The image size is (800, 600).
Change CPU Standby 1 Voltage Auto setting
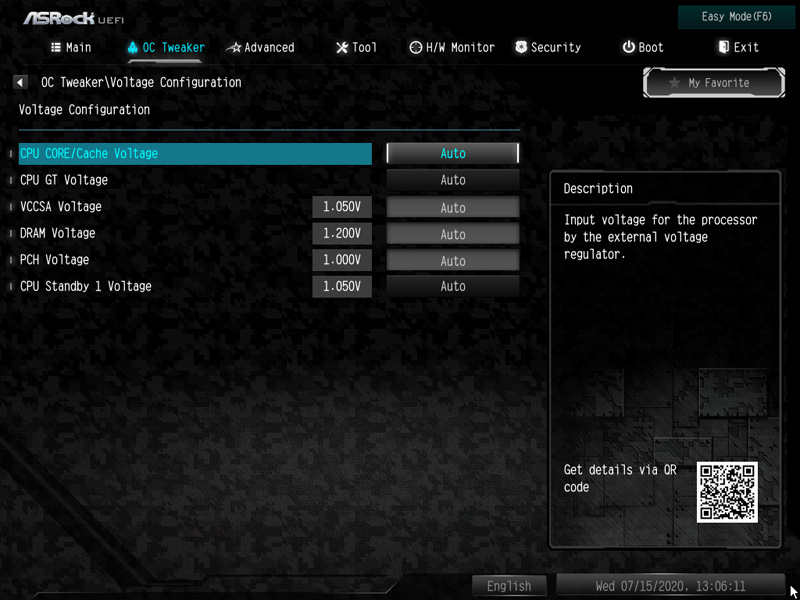pyautogui.click(x=453, y=287)
